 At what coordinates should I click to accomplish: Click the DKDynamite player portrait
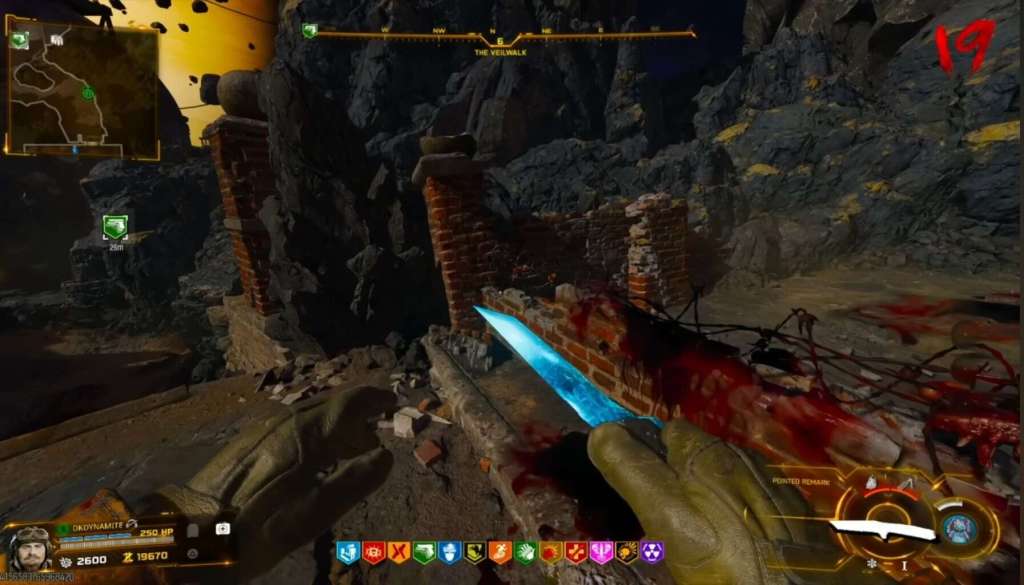(30, 547)
